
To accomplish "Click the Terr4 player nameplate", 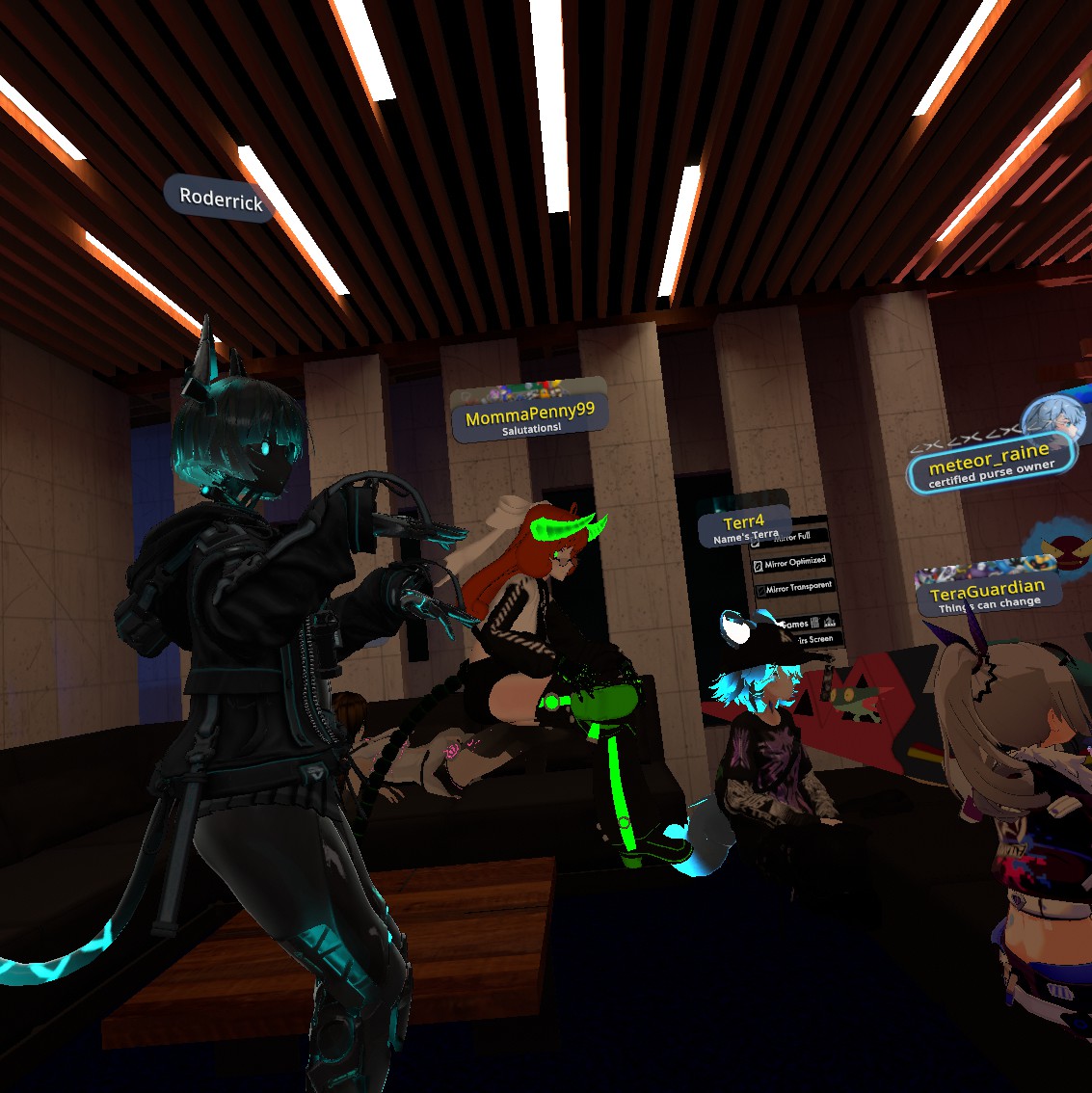I will point(744,526).
